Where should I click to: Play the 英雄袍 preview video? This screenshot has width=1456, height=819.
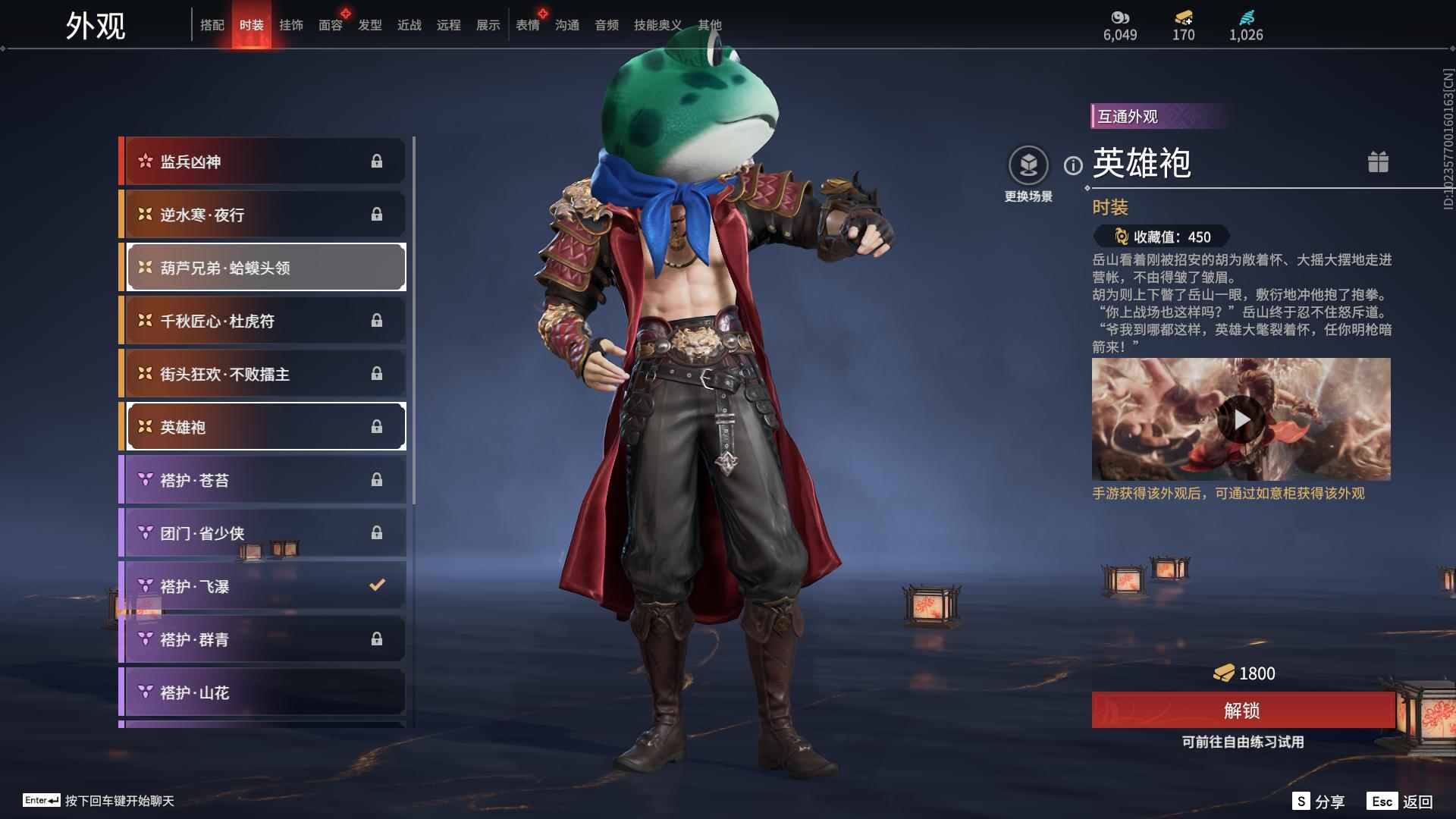1241,419
